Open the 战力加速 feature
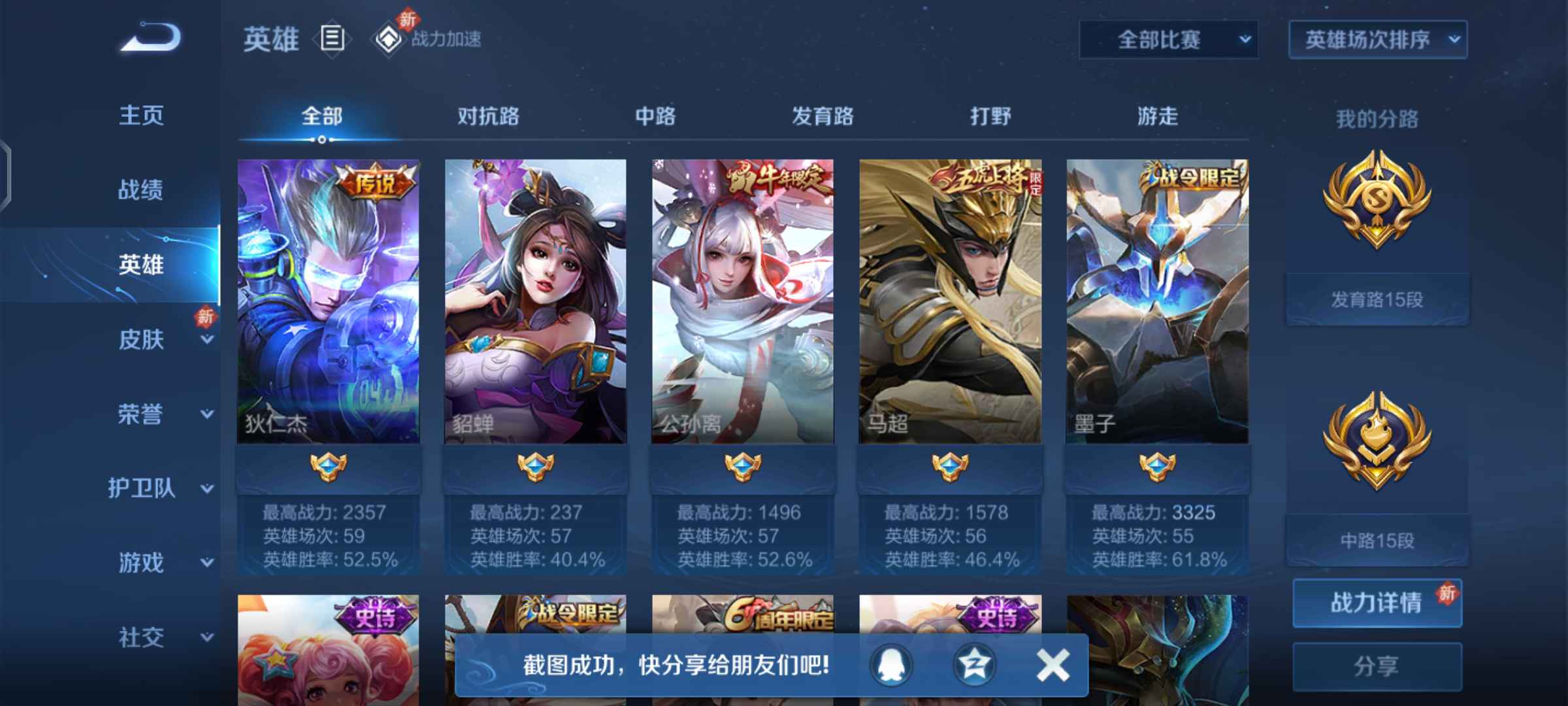The image size is (1568, 706). 444,39
